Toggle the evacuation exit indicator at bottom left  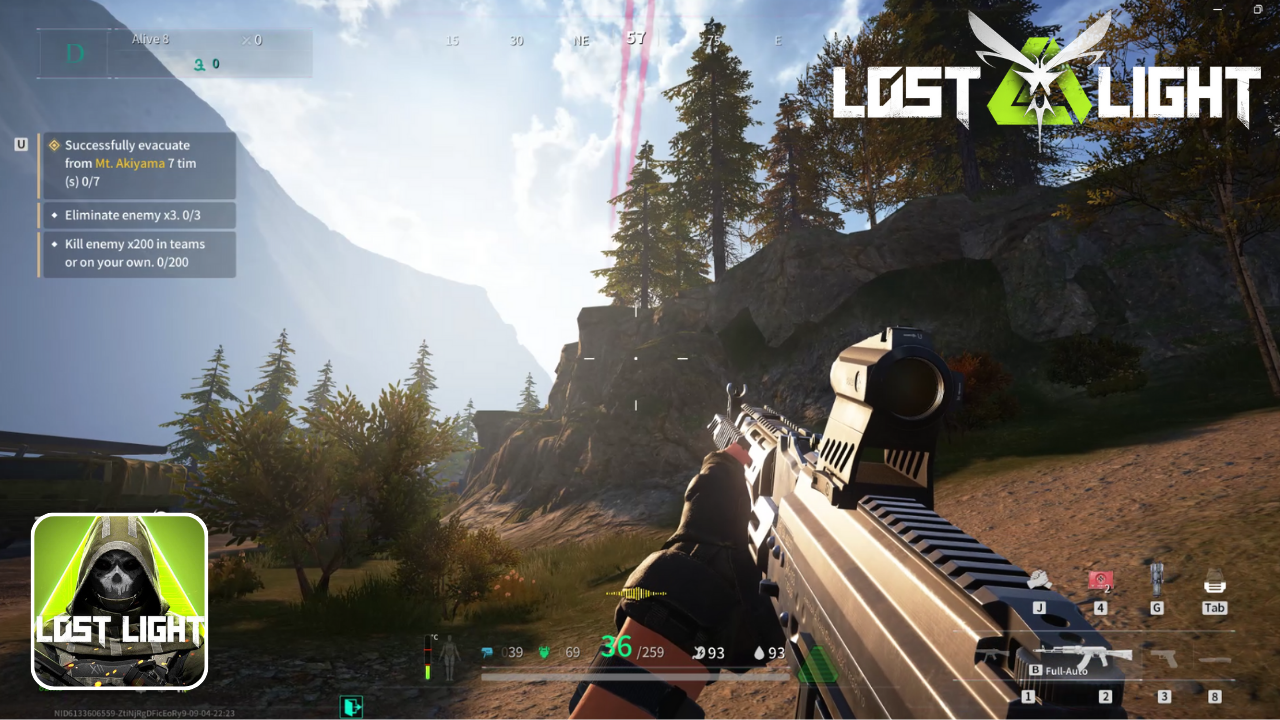click(349, 707)
